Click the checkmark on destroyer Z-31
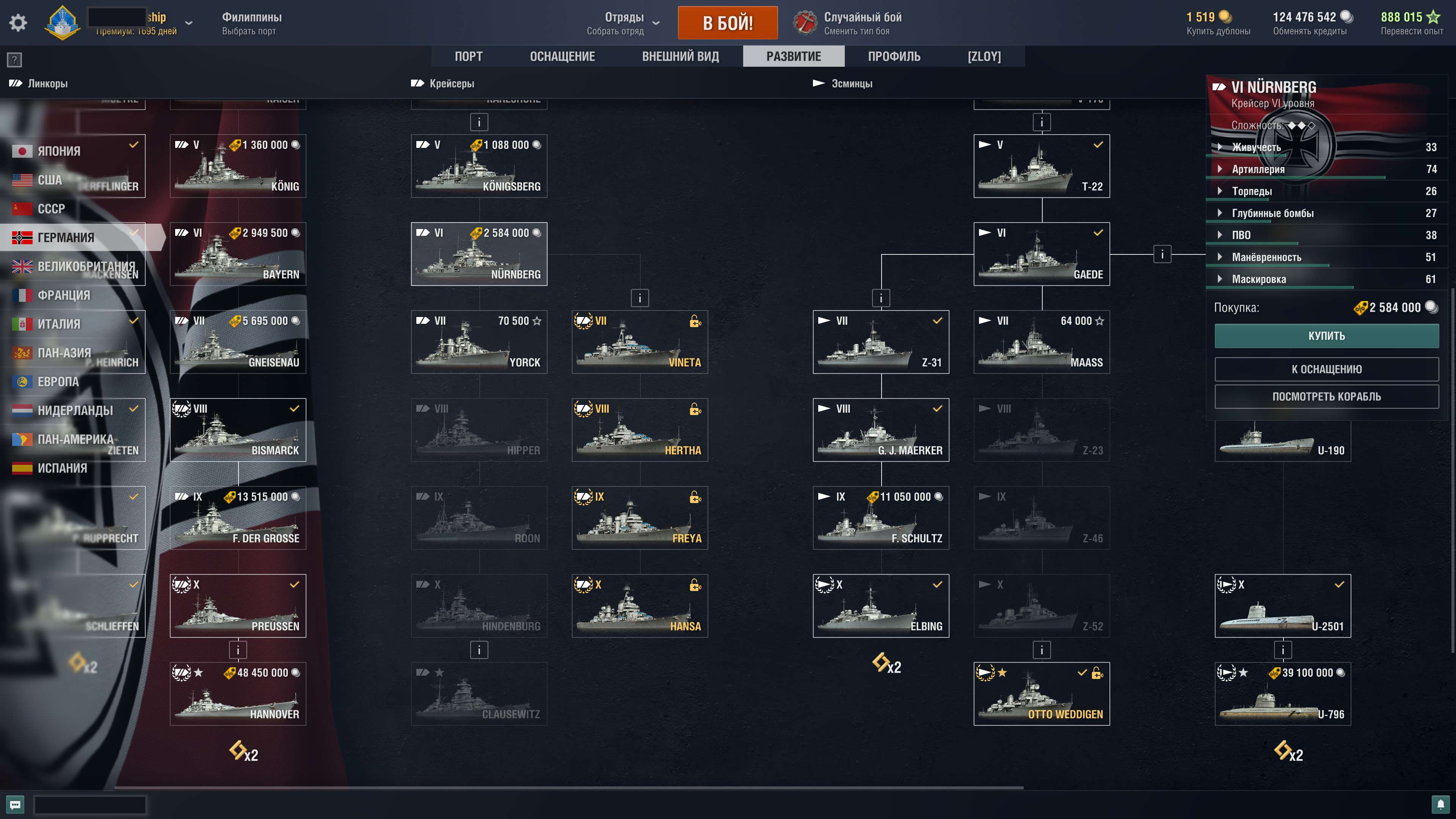1456x819 pixels. point(938,320)
